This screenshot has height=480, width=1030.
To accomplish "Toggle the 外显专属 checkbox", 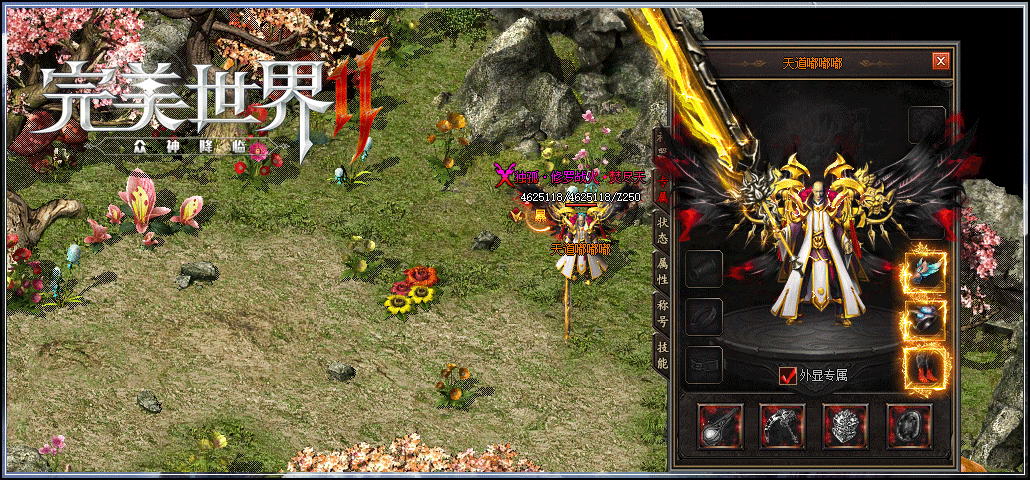I will (x=788, y=376).
